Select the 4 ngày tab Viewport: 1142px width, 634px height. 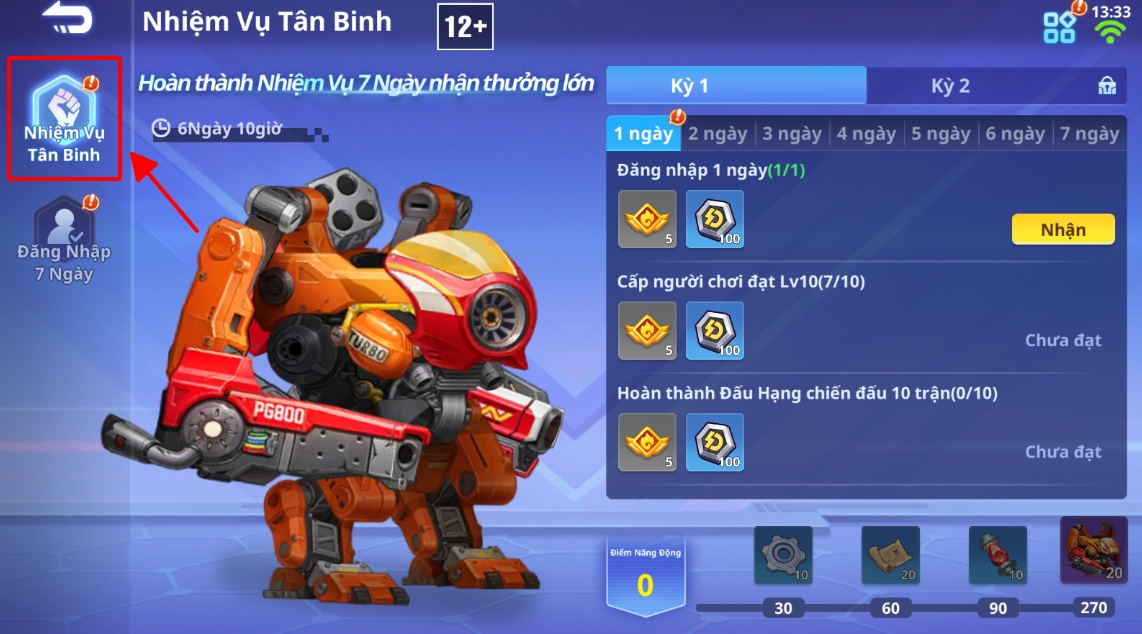pos(866,134)
